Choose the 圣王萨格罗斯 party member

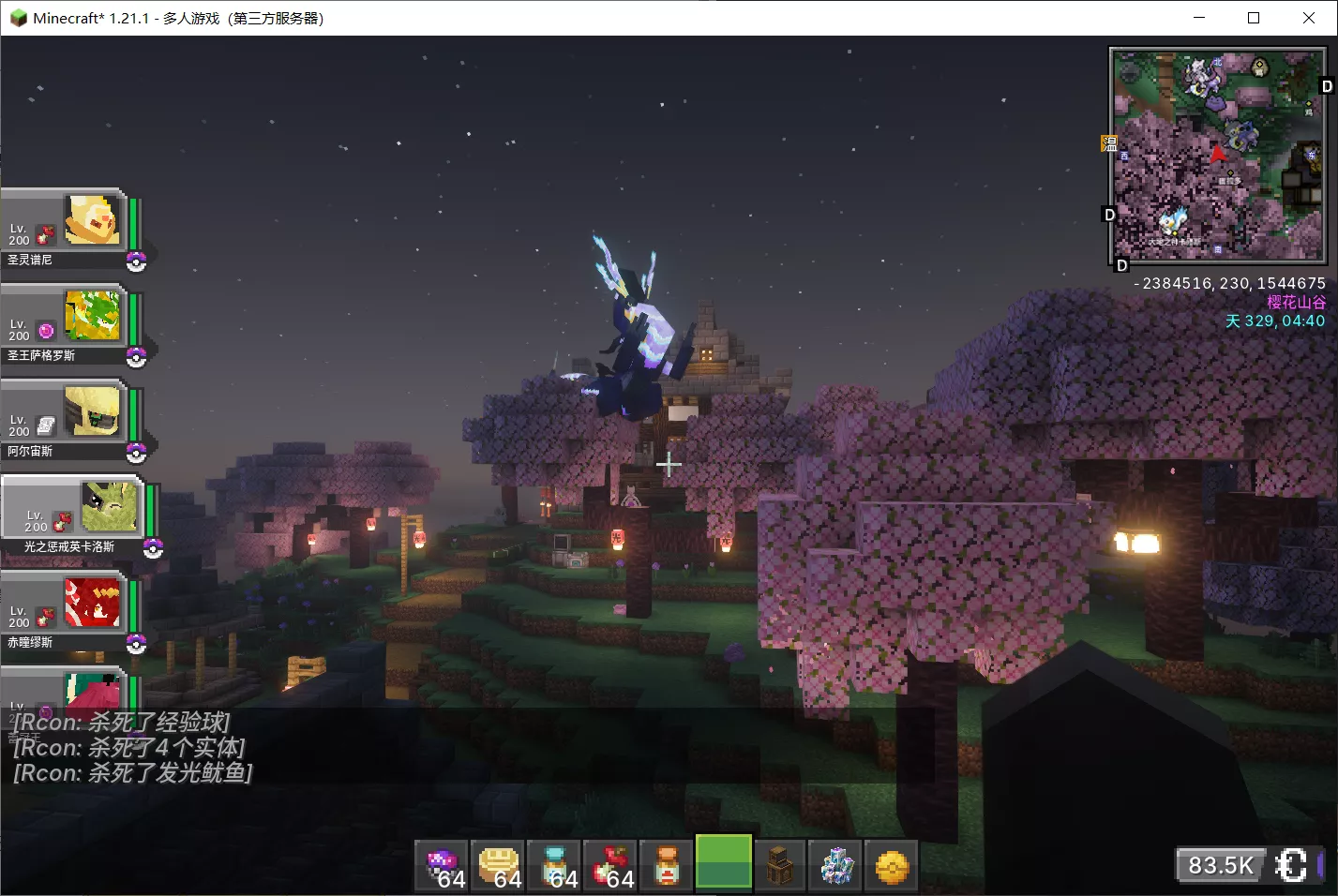pyautogui.click(x=66, y=322)
